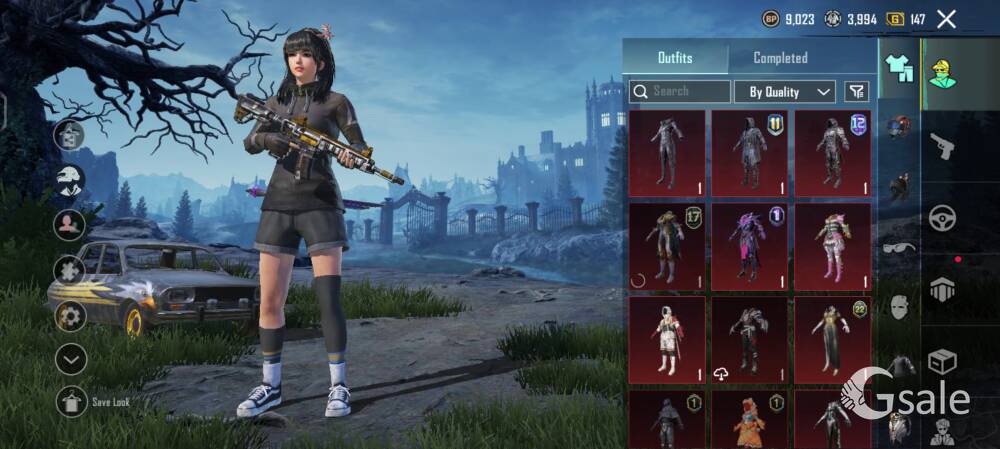Screen dimensions: 1000x449
Task: Open the pistol weapons category
Action: pyautogui.click(x=942, y=147)
